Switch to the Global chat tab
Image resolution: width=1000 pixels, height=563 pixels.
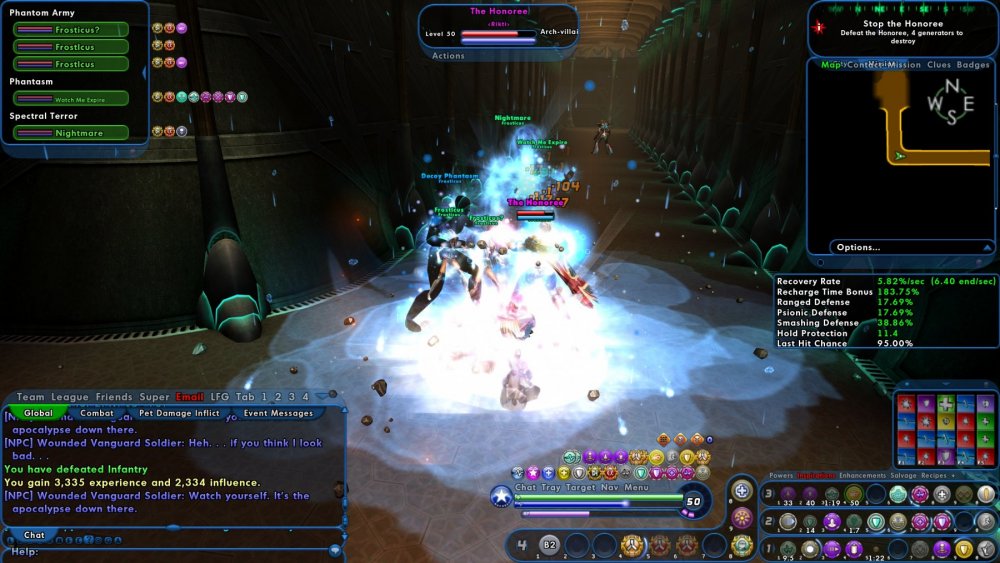click(39, 413)
